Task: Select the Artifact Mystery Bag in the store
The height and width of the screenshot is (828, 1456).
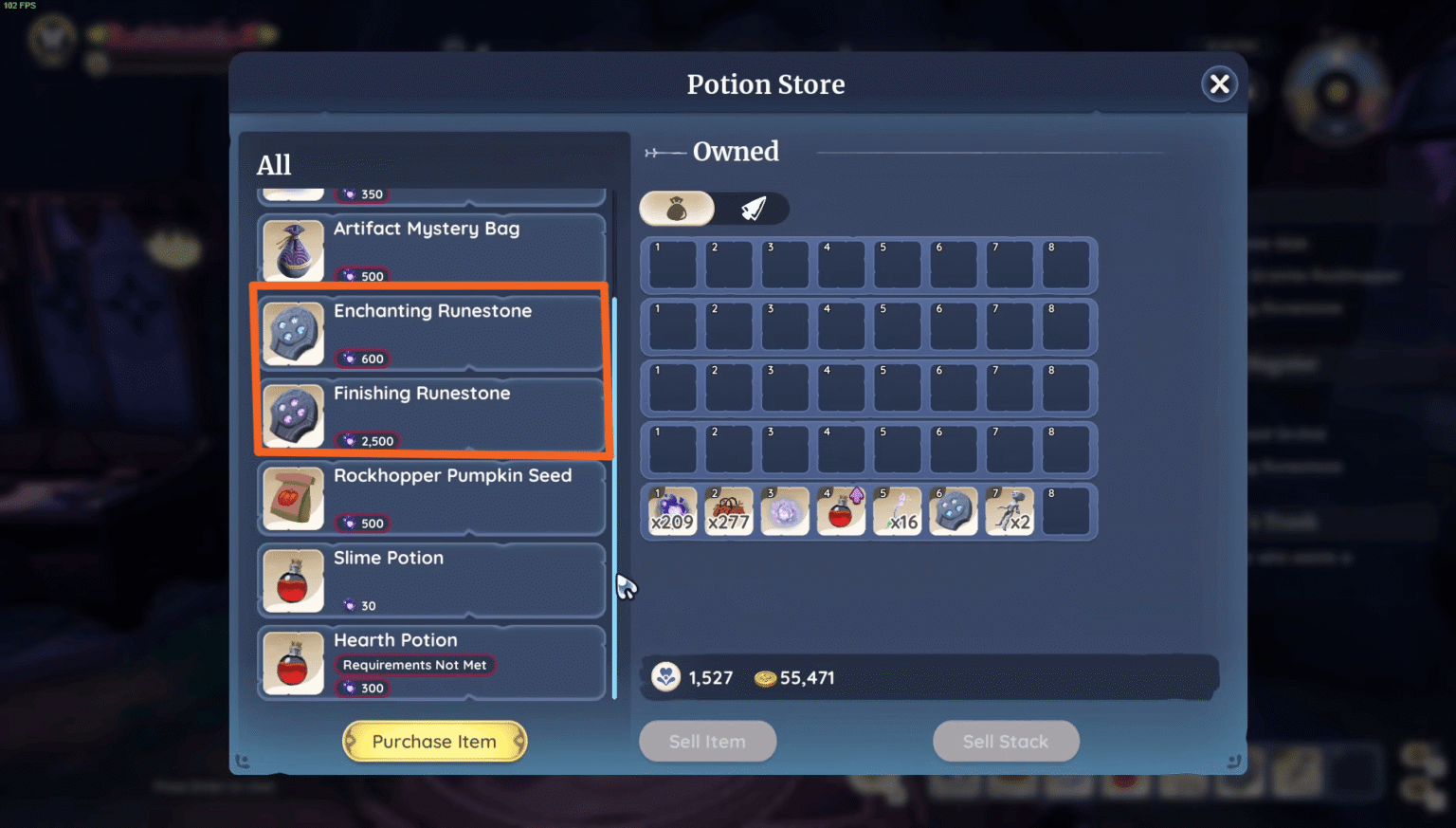Action: tap(293, 250)
